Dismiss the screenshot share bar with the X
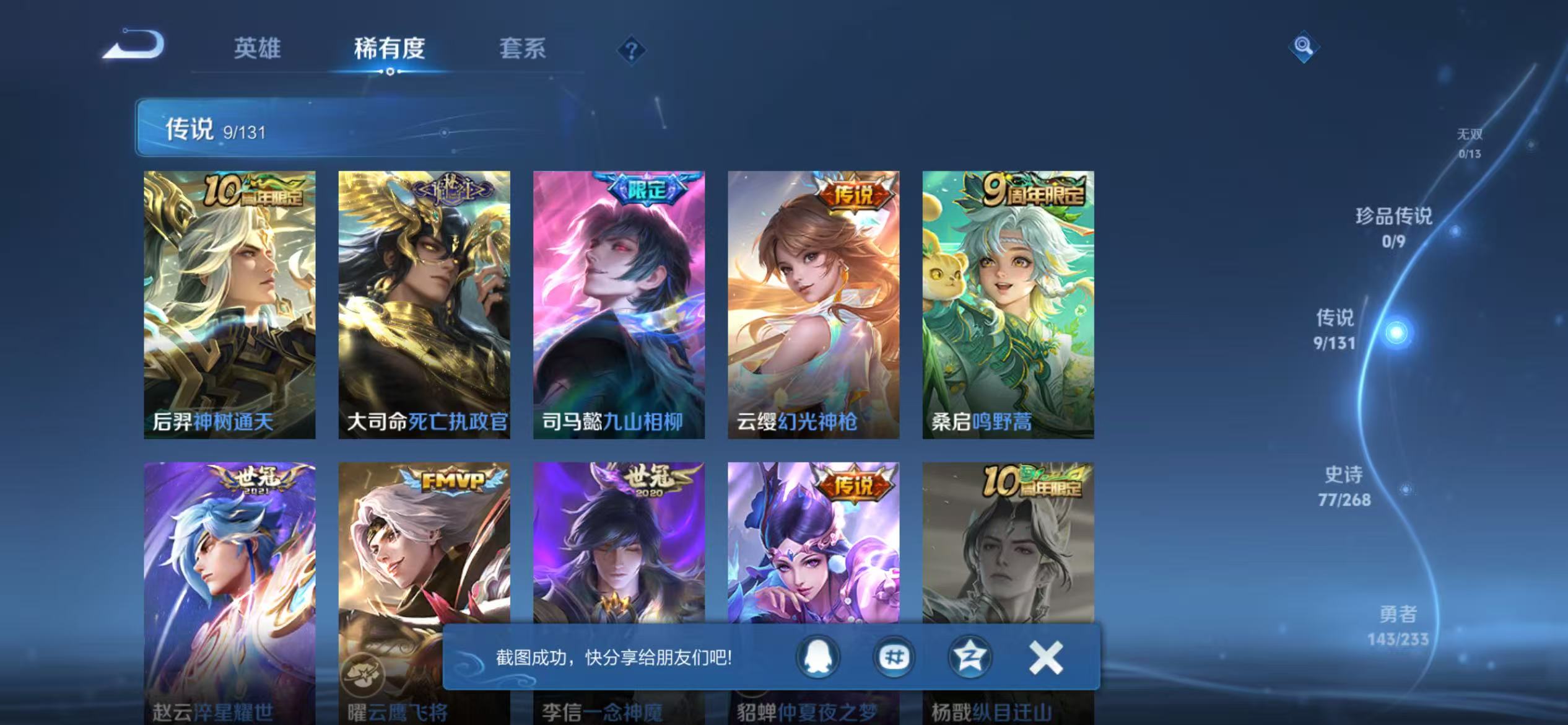 1047,657
